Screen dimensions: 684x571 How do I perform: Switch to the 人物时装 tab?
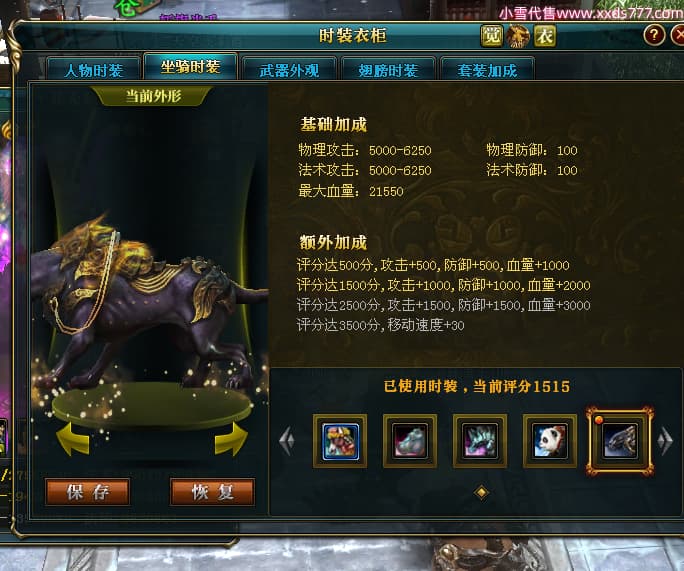click(x=93, y=70)
